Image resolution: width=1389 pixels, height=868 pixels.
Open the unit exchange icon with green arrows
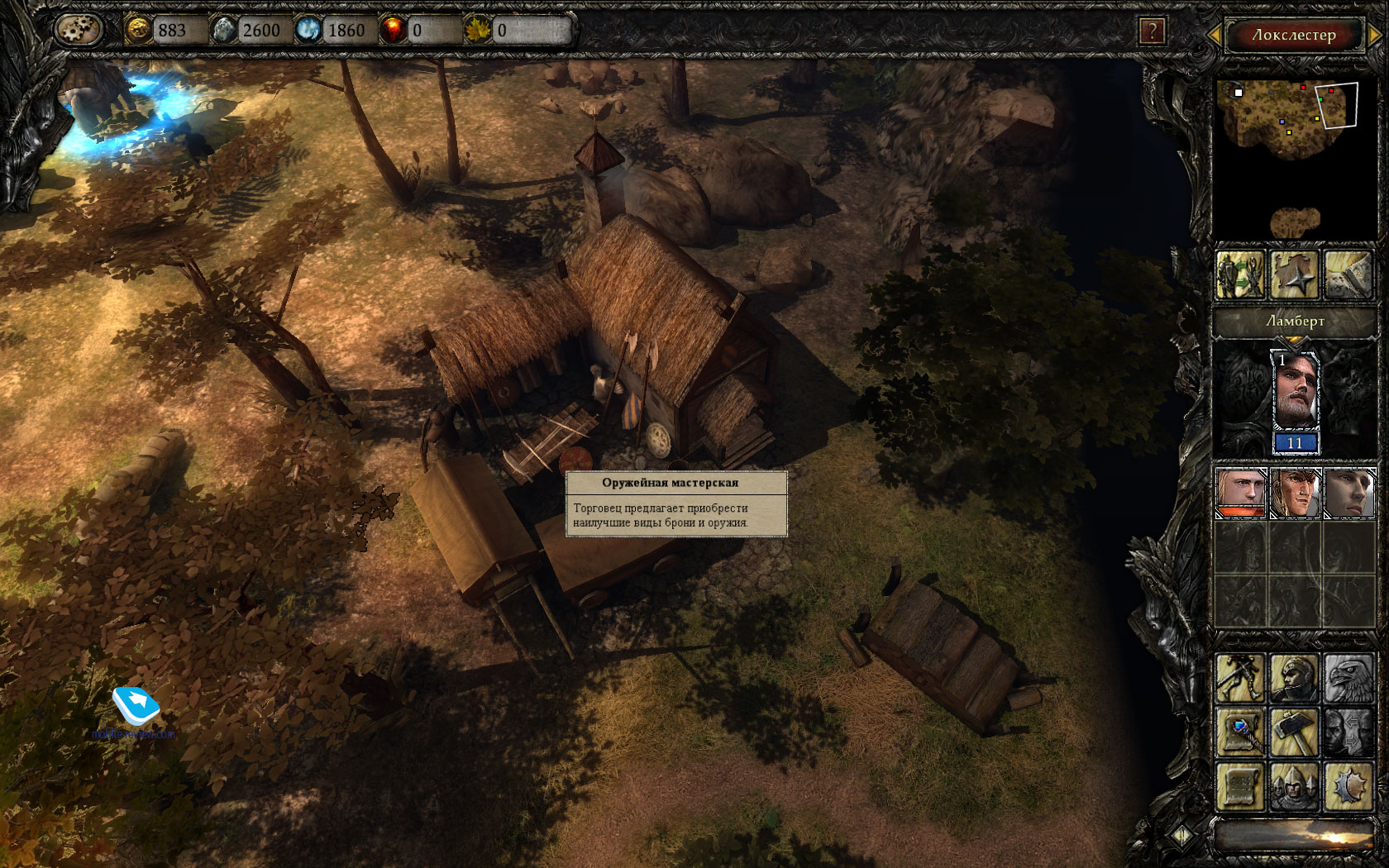tap(1240, 274)
